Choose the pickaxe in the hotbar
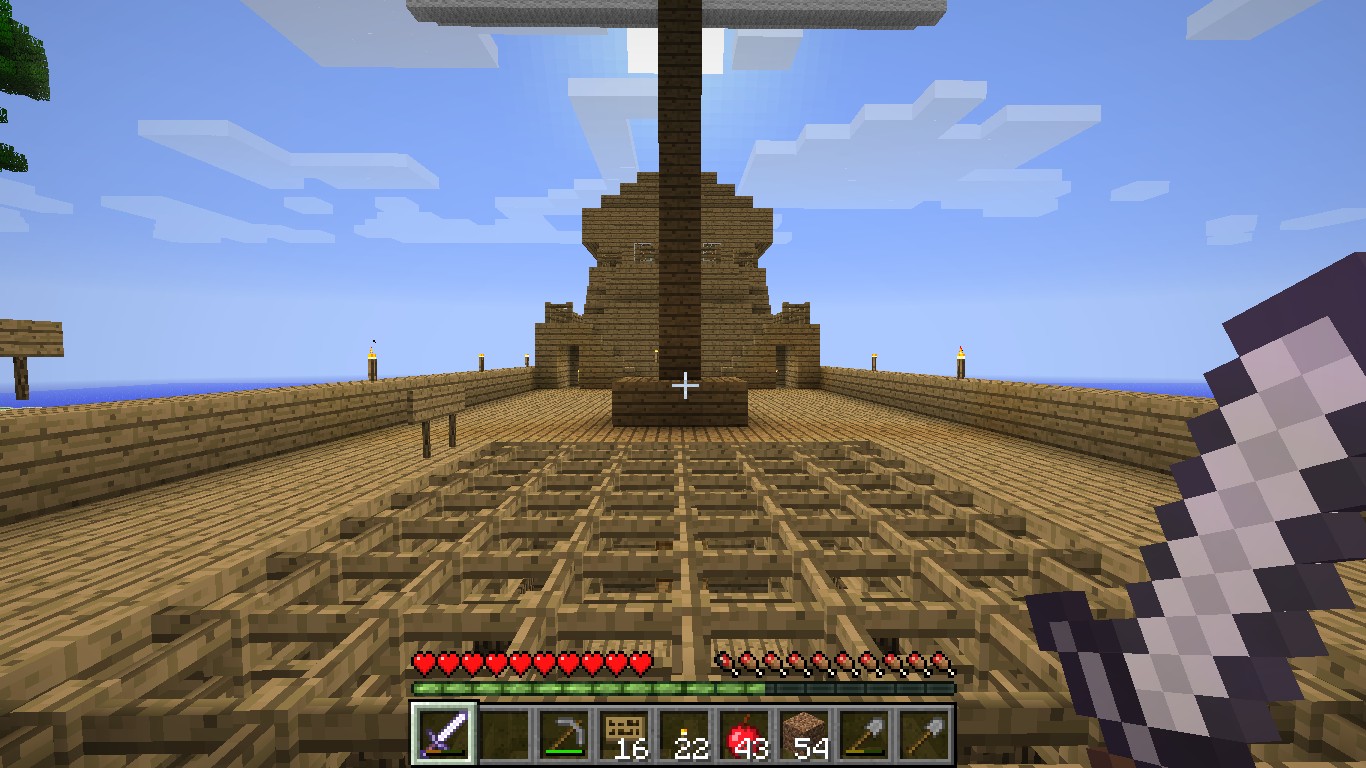Viewport: 1366px width, 768px height. 563,736
